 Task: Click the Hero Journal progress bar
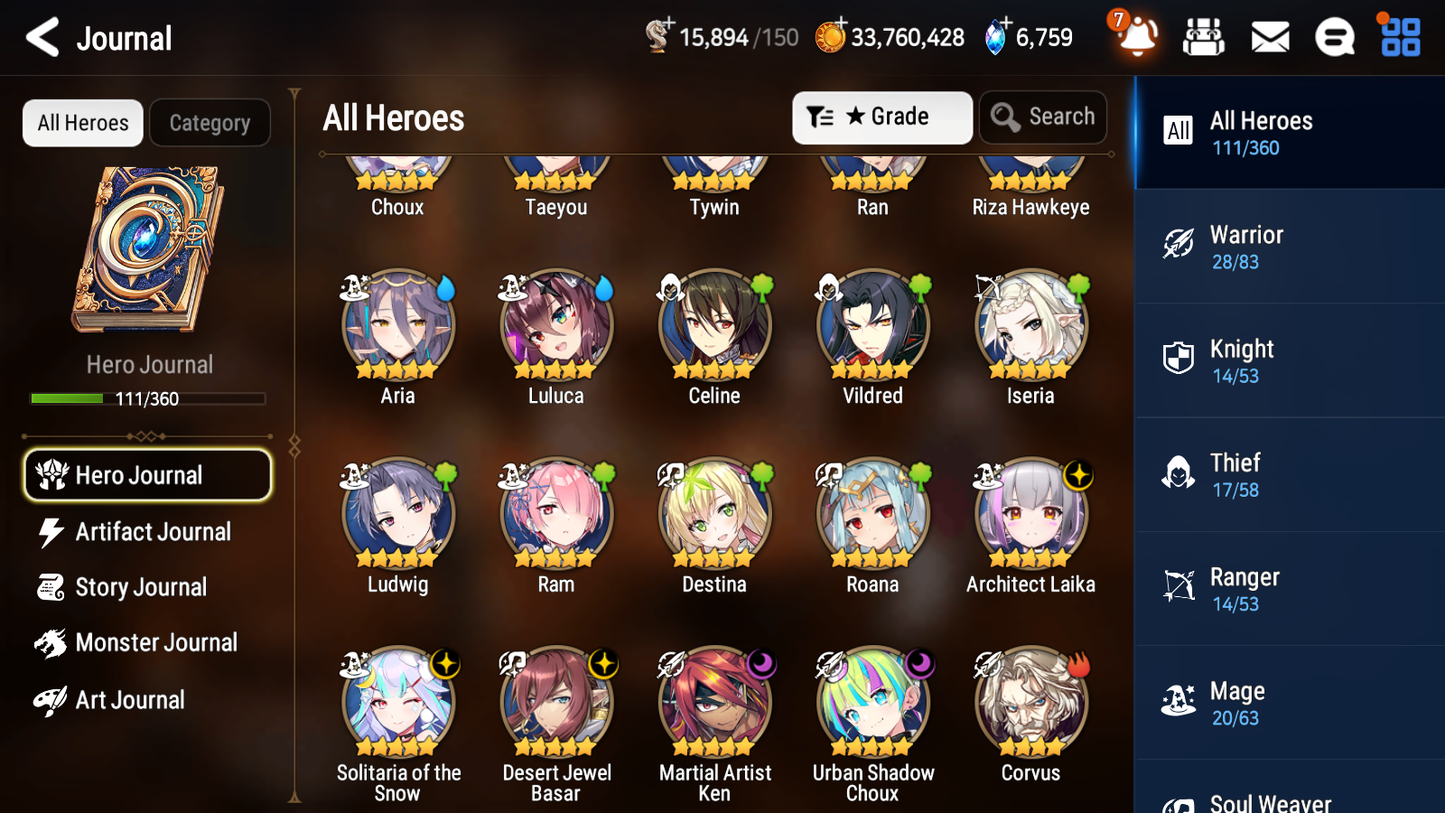149,398
